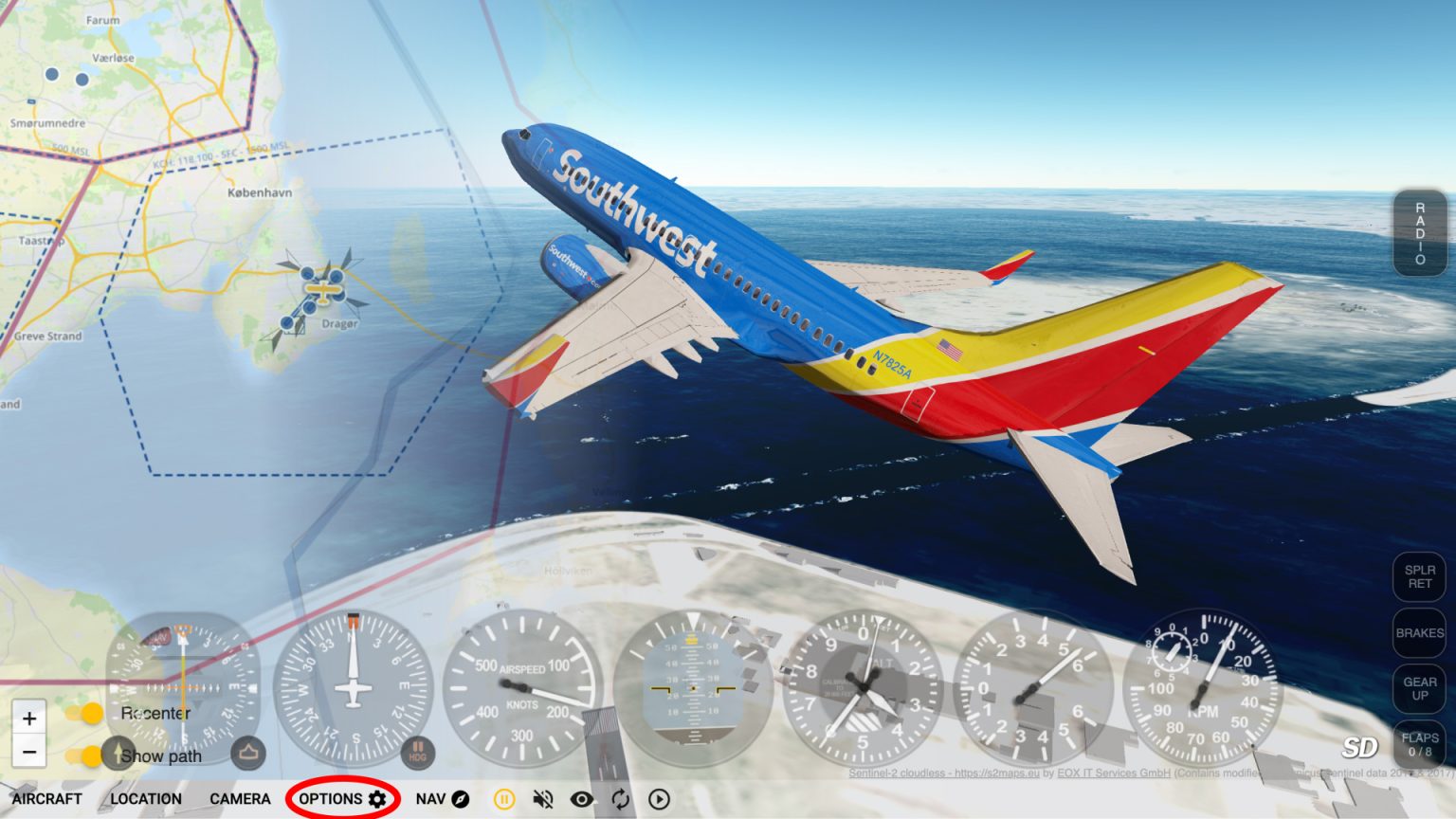Pause the simulation with the pause icon
This screenshot has width=1456, height=819.
click(503, 799)
